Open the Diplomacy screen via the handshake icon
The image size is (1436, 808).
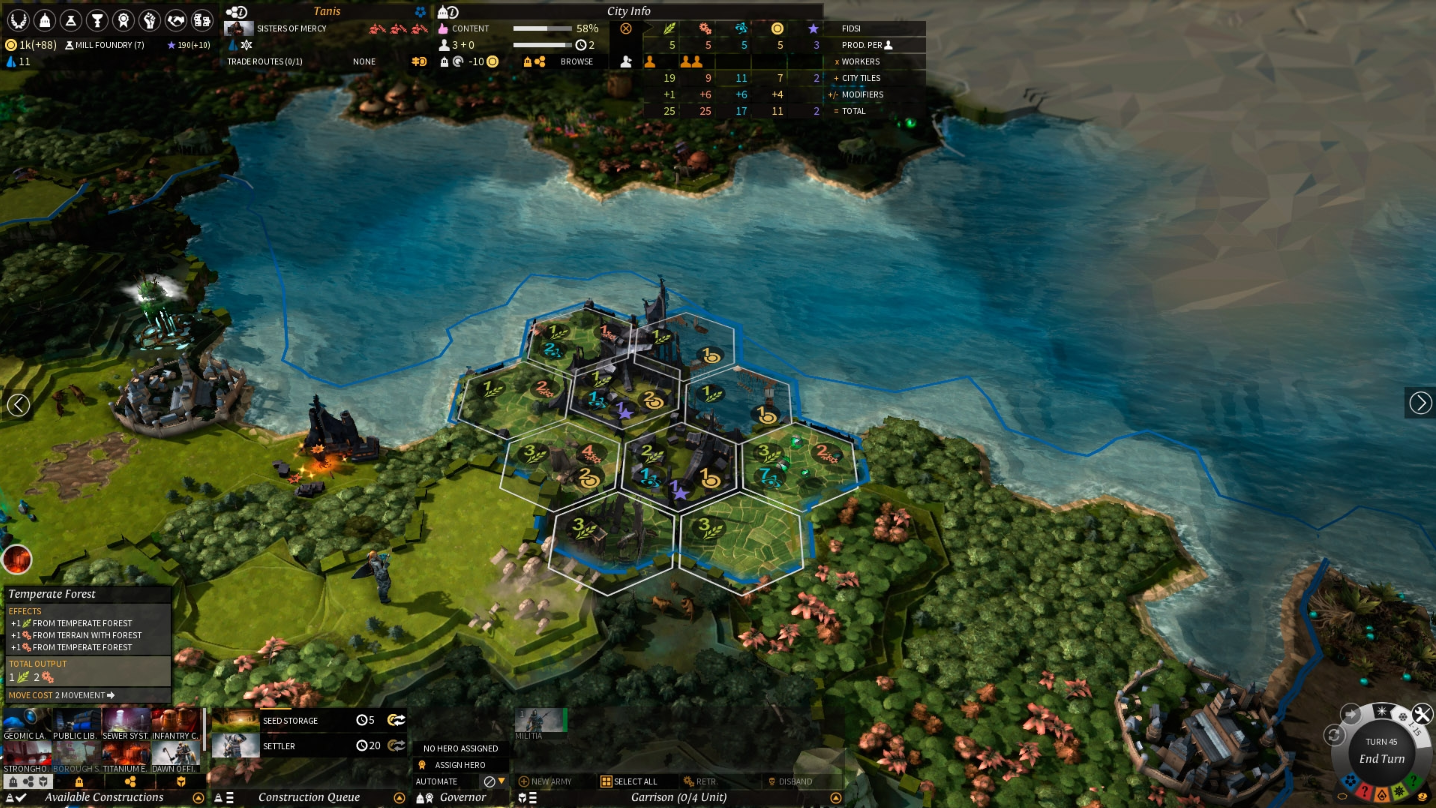tap(175, 18)
